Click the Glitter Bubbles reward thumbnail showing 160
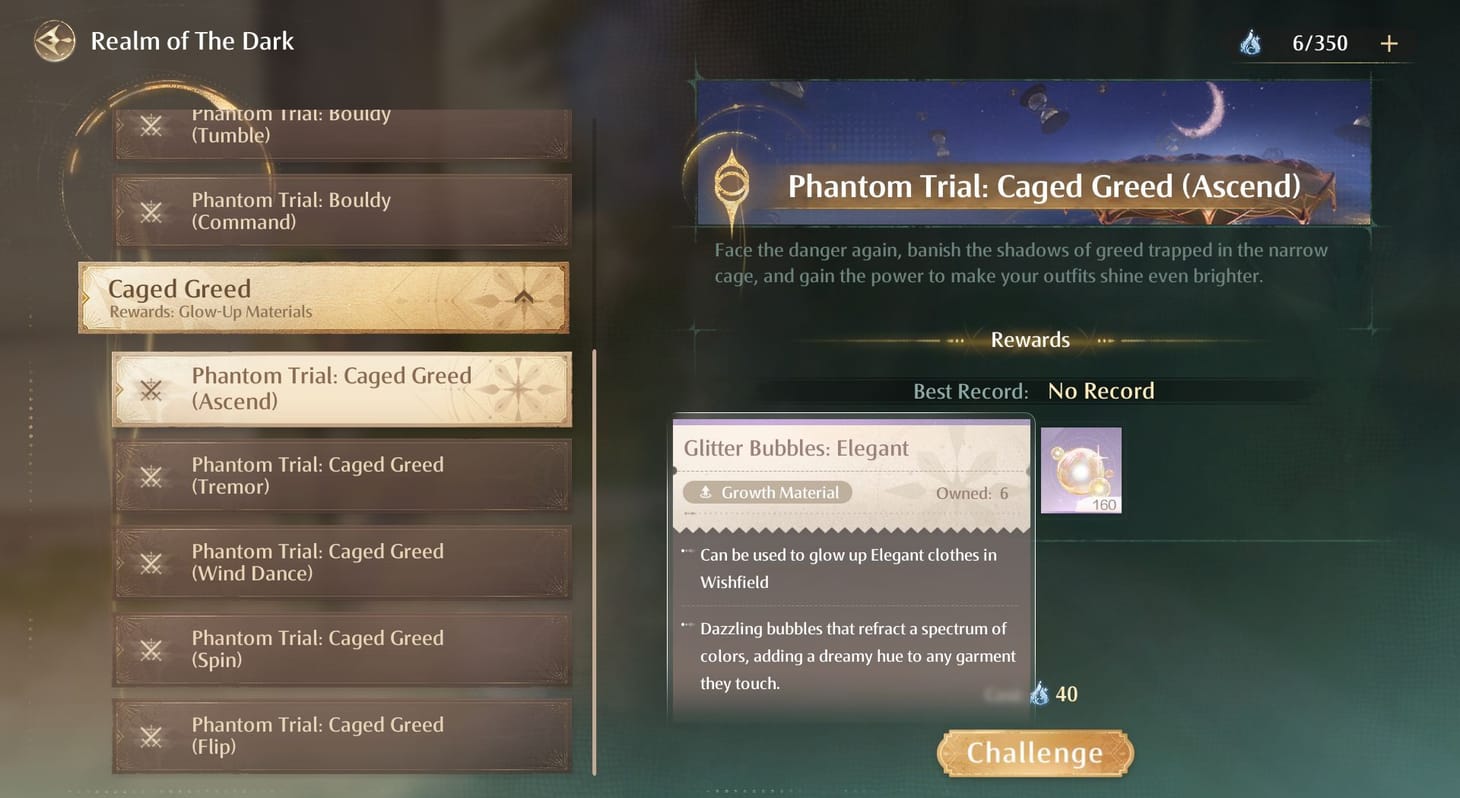Screen dimensions: 1460x798 (x=1081, y=470)
